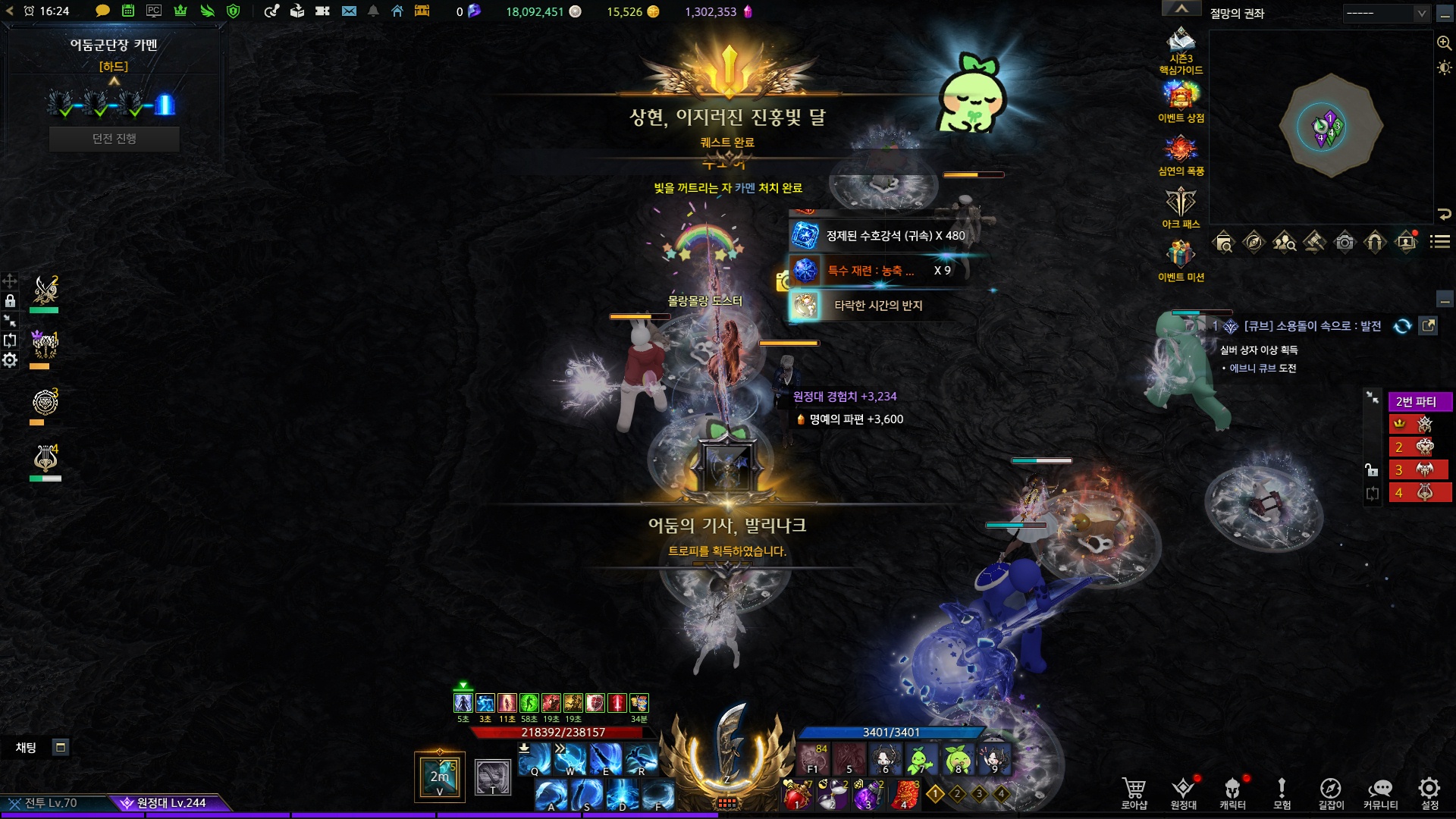This screenshot has width=1456, height=819.
Task: Select the 2번 파티 party tab
Action: click(x=1419, y=402)
